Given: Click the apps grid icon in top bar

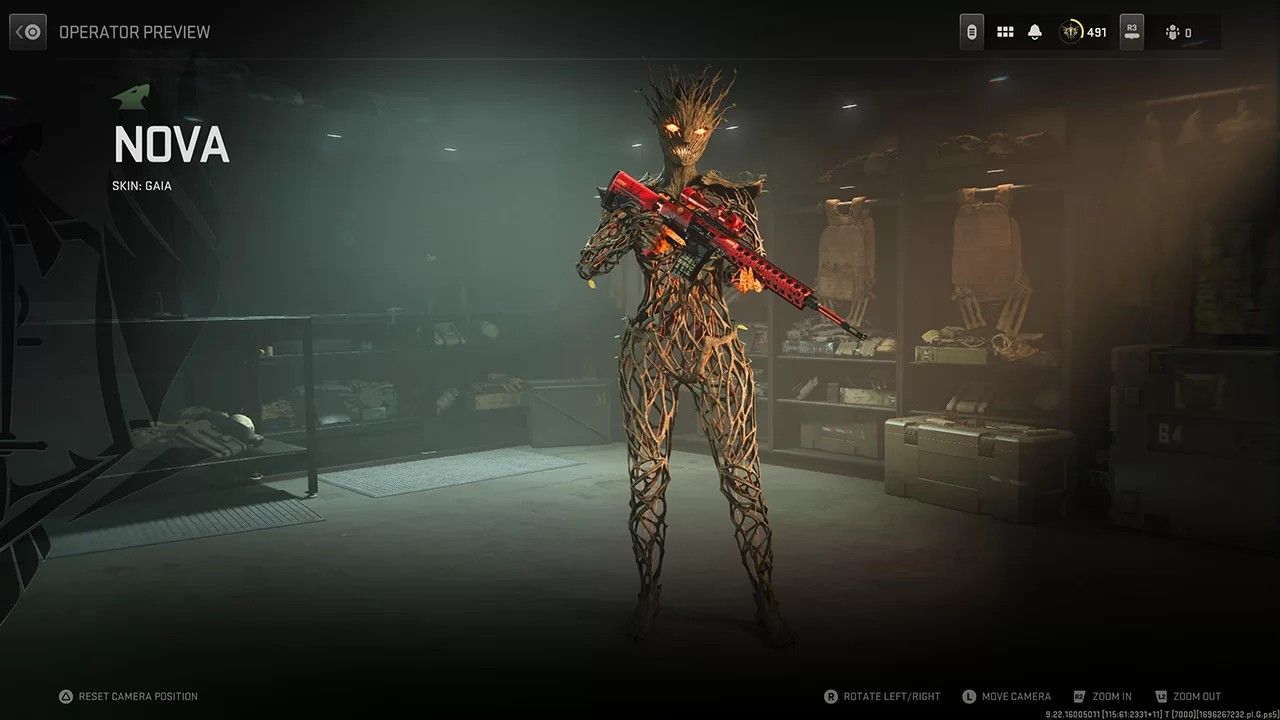Looking at the screenshot, I should click(x=1005, y=31).
